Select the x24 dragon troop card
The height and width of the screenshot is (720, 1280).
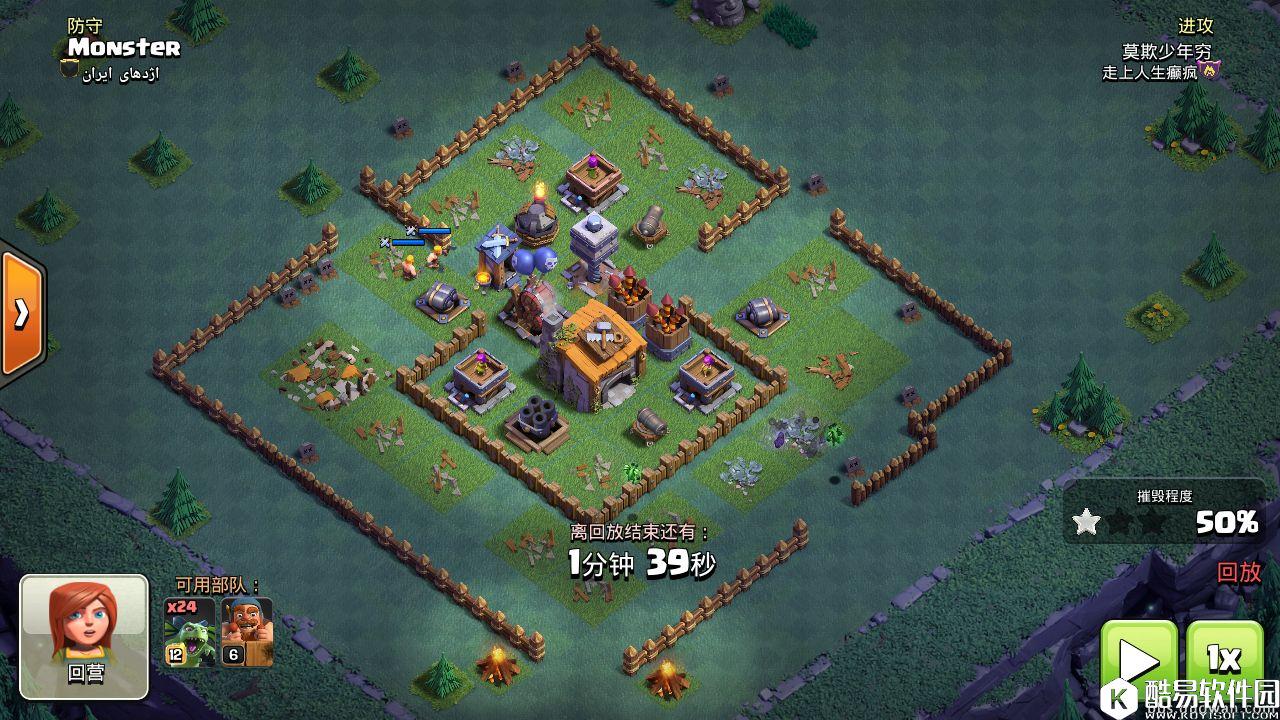pos(189,633)
